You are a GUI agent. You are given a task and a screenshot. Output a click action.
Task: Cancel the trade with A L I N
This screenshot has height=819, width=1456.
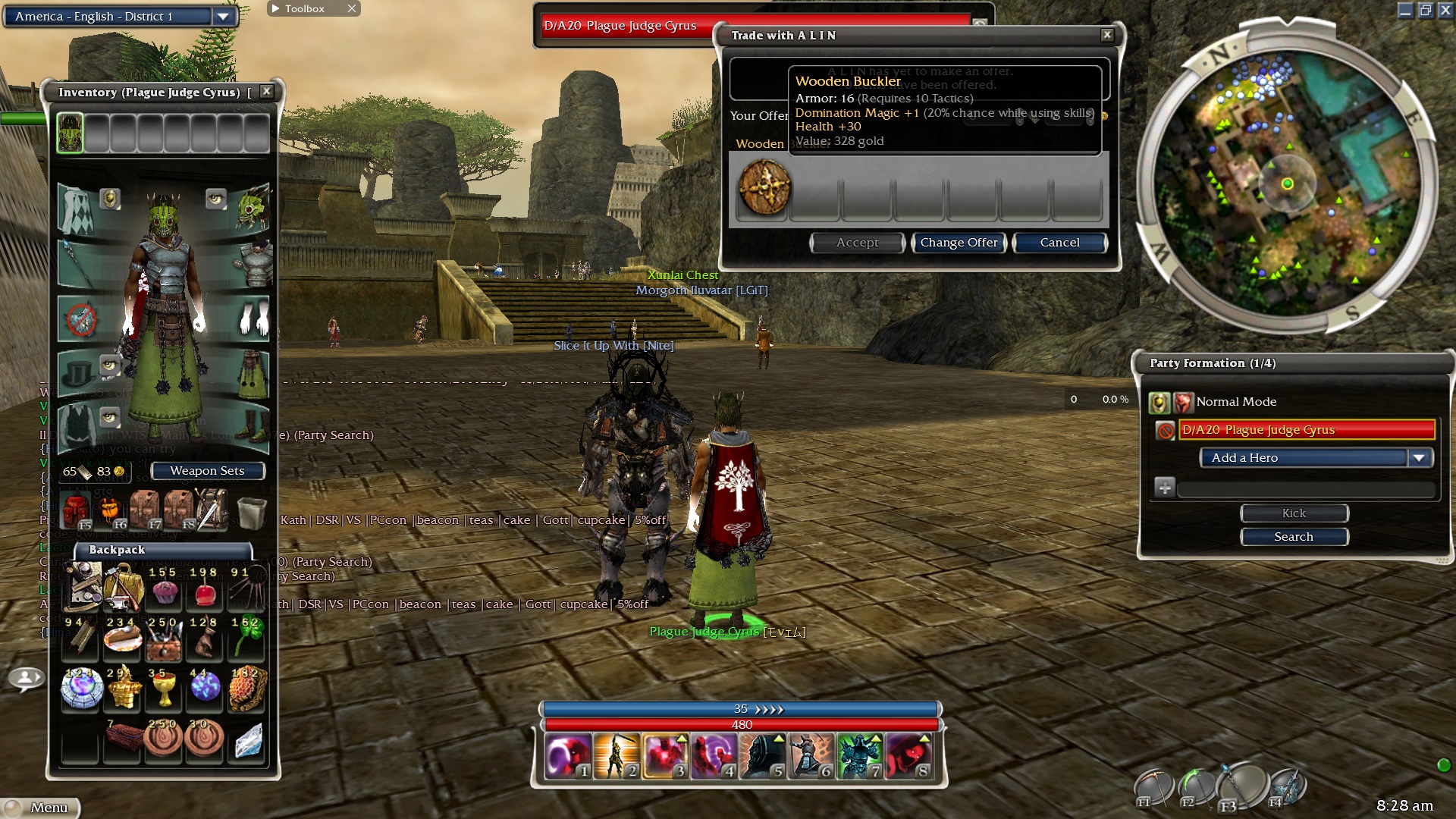[x=1059, y=243]
